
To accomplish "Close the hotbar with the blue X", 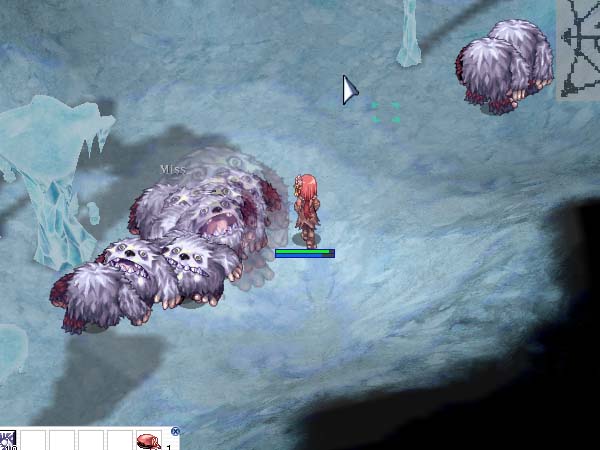I will click(175, 432).
